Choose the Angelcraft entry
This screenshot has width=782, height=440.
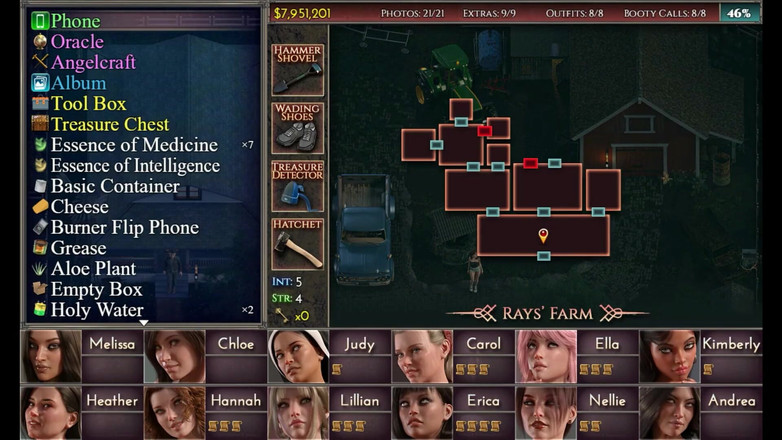click(93, 62)
